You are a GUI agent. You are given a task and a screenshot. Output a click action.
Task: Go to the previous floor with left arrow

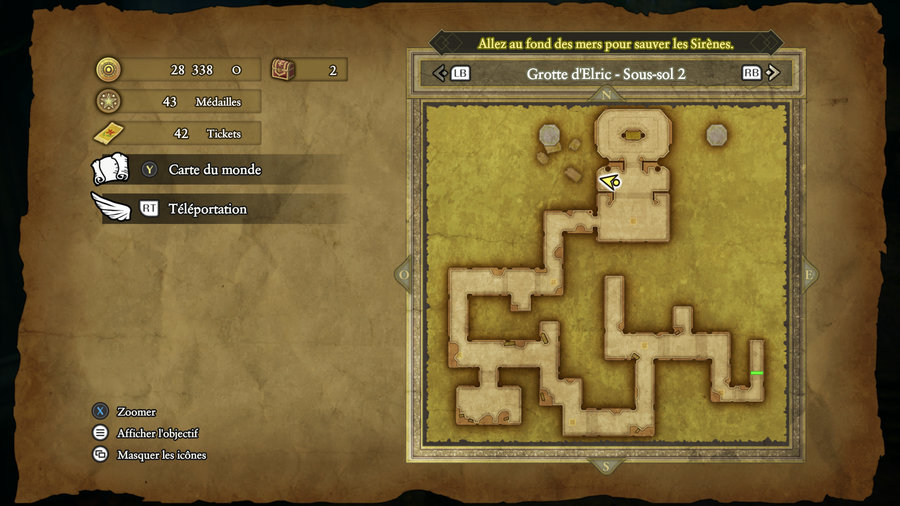(x=440, y=73)
